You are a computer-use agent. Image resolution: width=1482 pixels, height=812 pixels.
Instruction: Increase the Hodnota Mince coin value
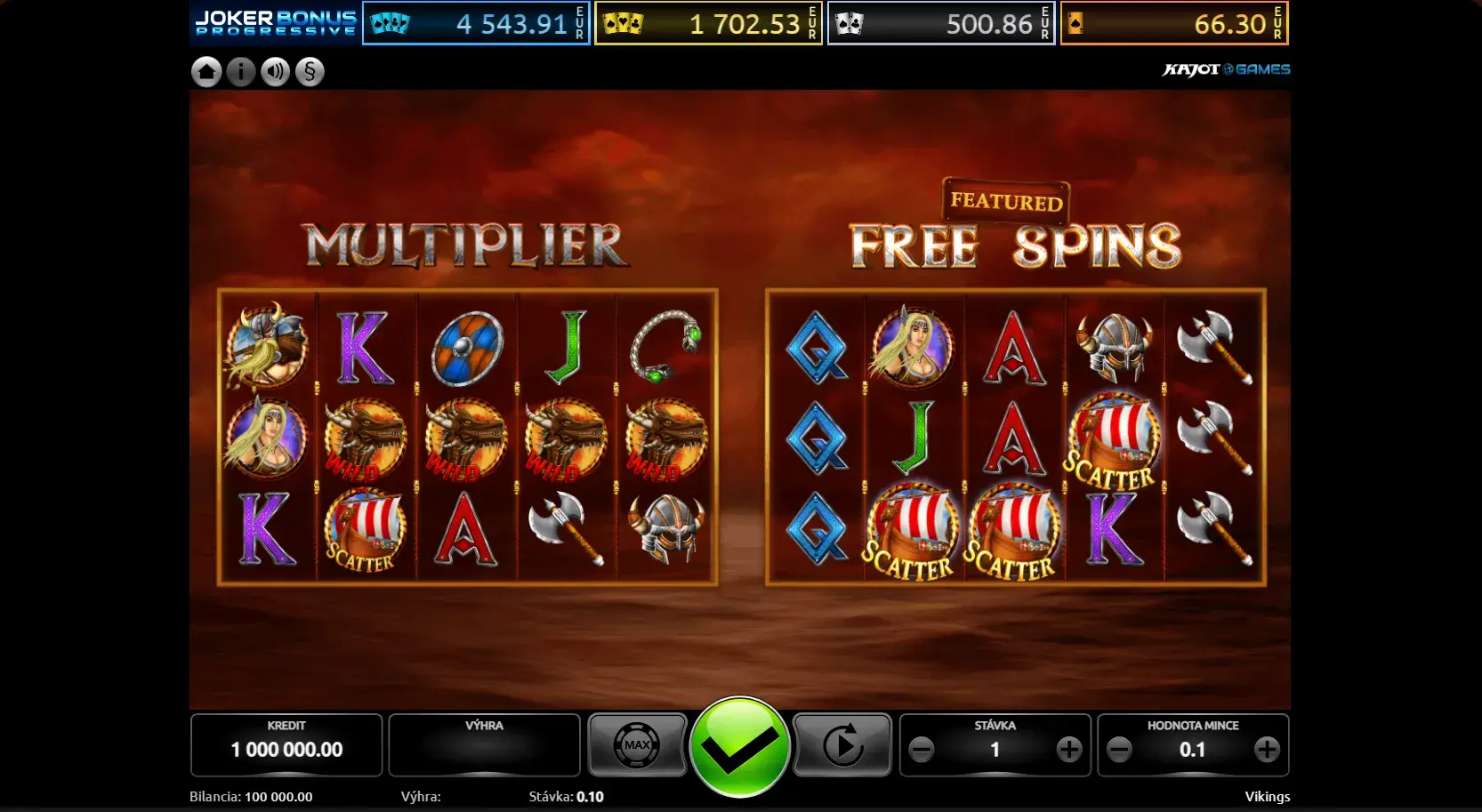[x=1267, y=750]
